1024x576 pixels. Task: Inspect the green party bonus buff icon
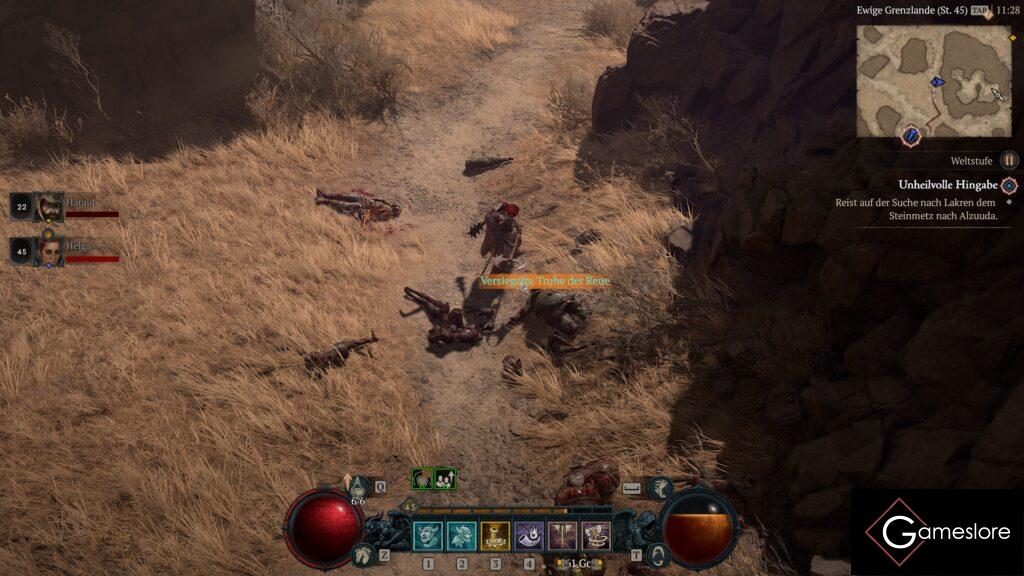pos(445,479)
